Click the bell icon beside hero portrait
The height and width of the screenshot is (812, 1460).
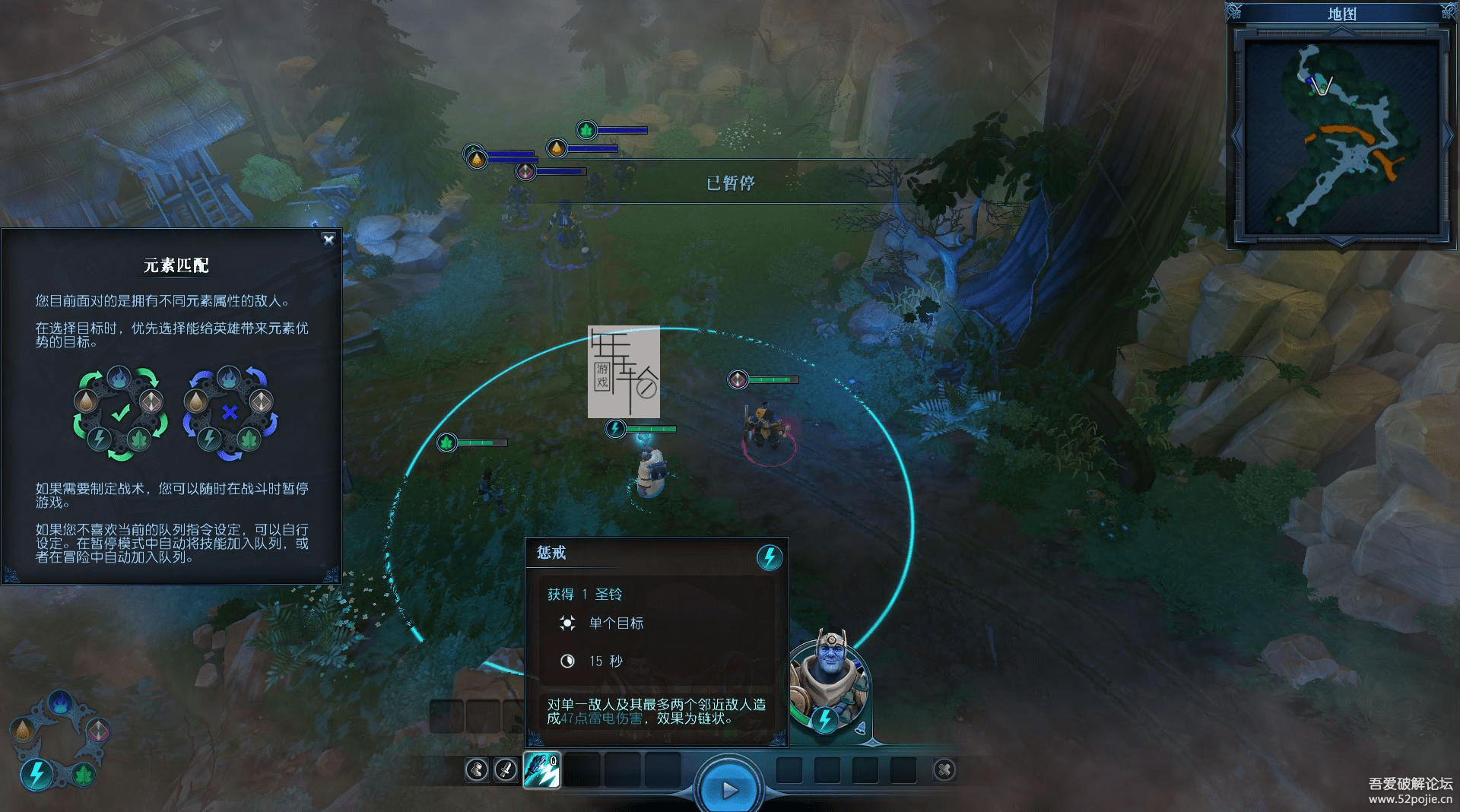[x=860, y=728]
